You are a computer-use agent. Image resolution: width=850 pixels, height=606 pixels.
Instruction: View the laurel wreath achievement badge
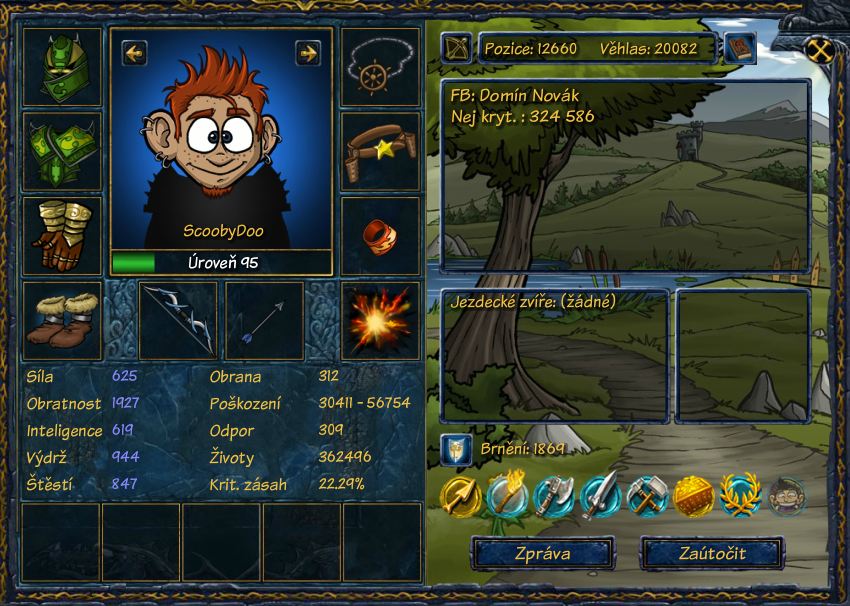[740, 494]
